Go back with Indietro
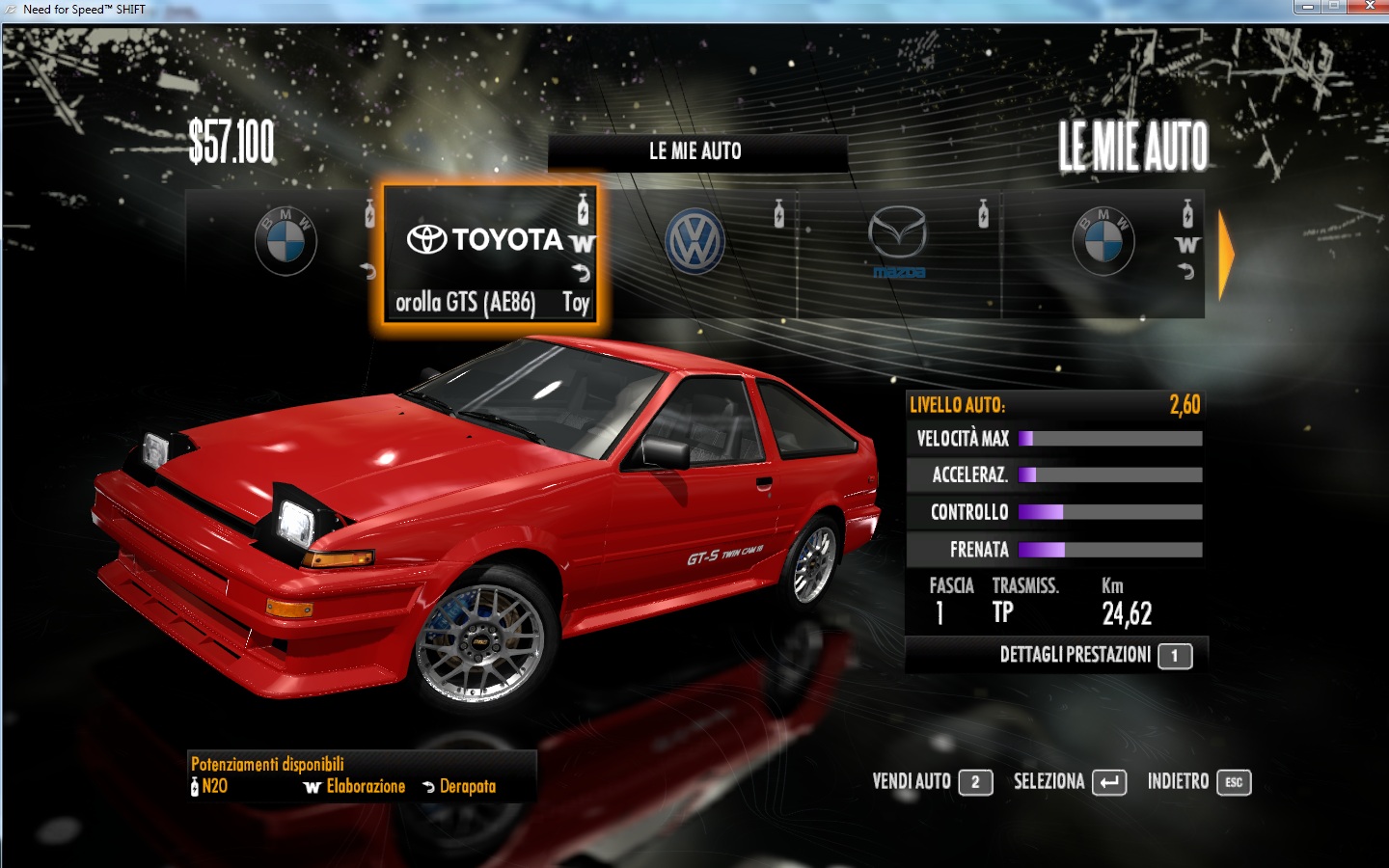 (1199, 781)
